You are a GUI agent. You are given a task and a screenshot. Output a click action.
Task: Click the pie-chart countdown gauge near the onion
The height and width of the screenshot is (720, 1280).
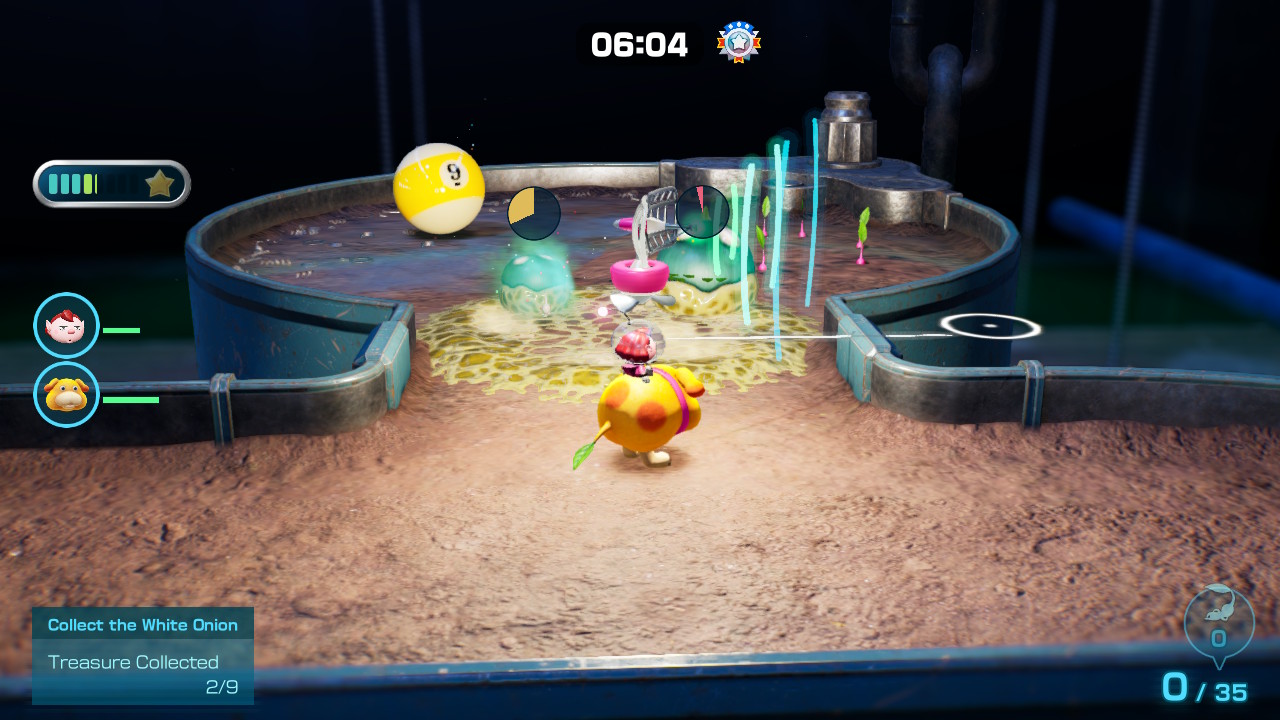click(533, 214)
